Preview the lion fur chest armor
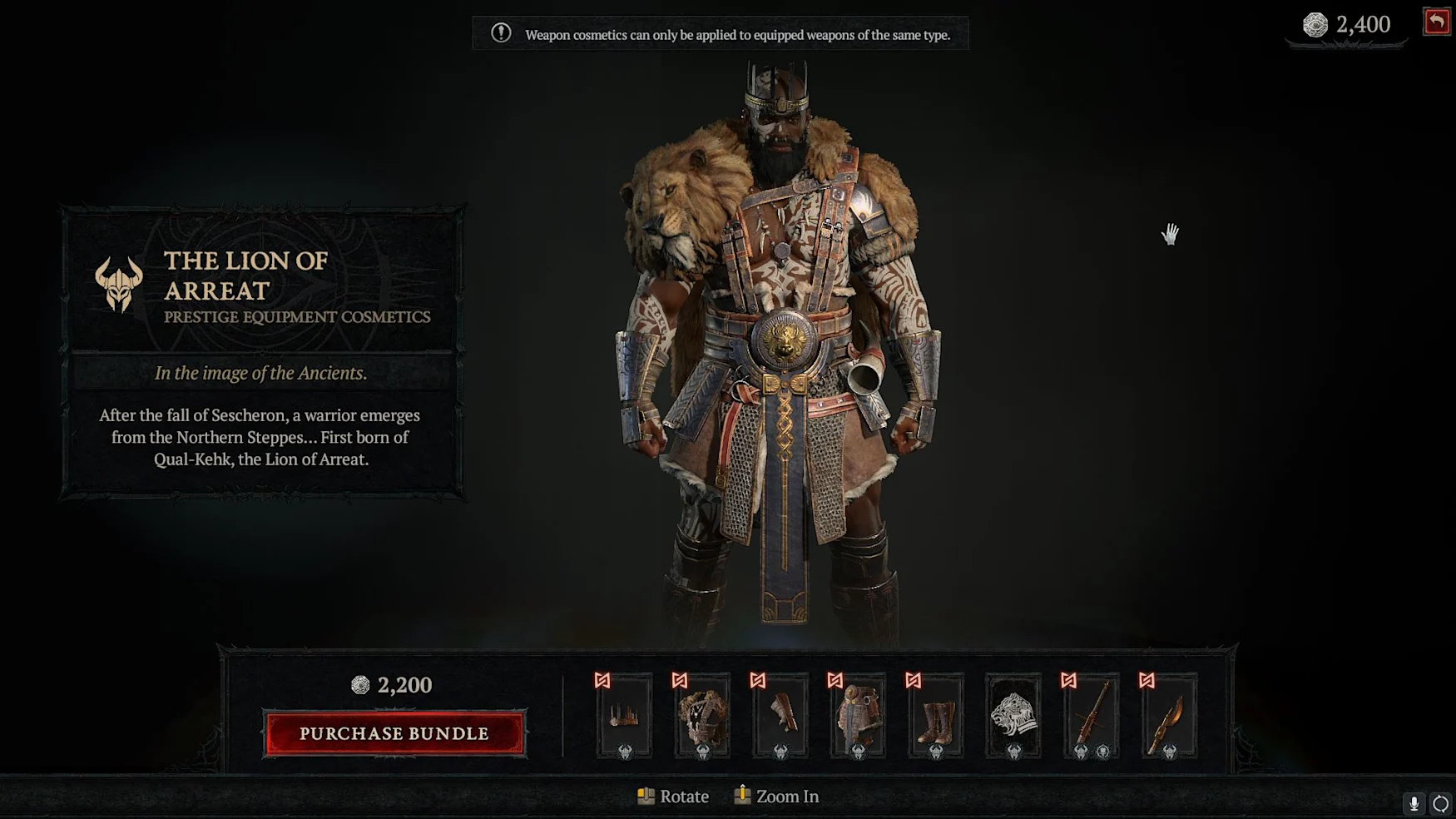The image size is (1456, 819). (702, 716)
